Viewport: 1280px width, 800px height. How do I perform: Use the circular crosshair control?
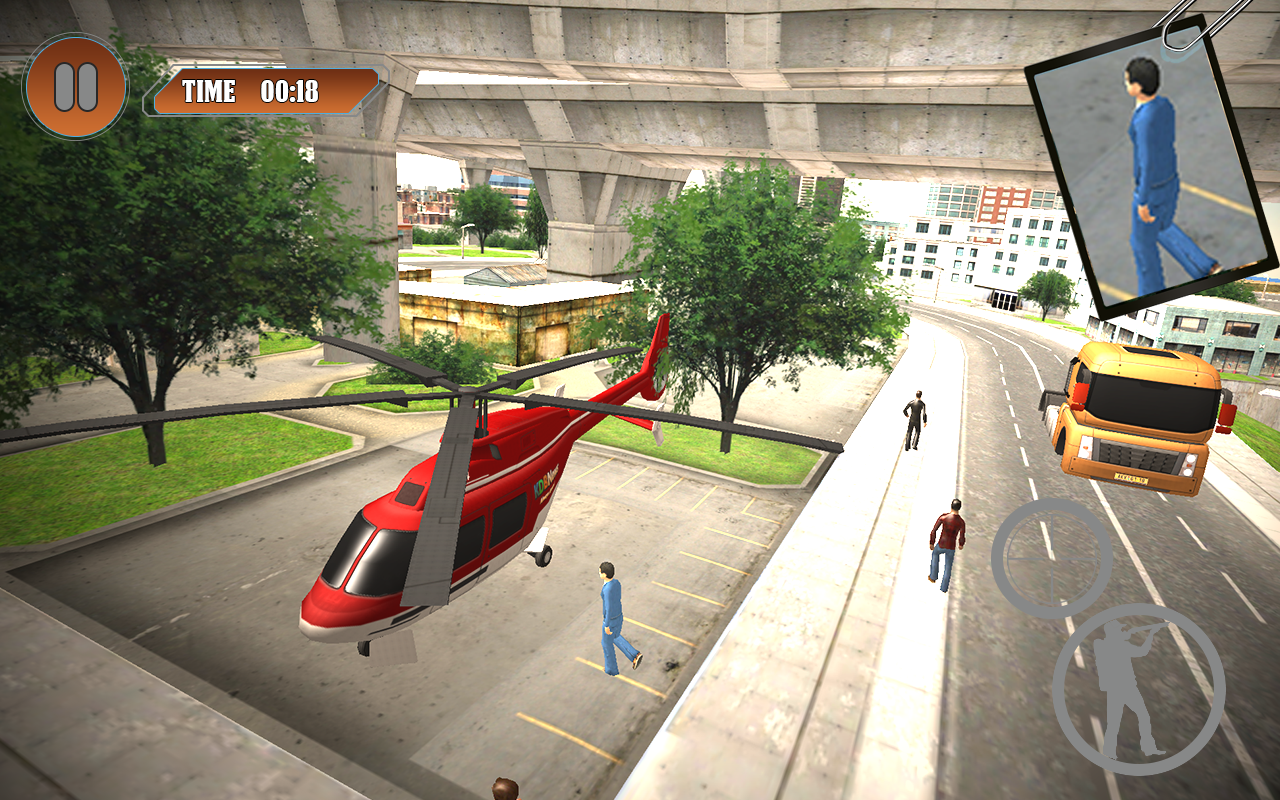coord(1051,558)
